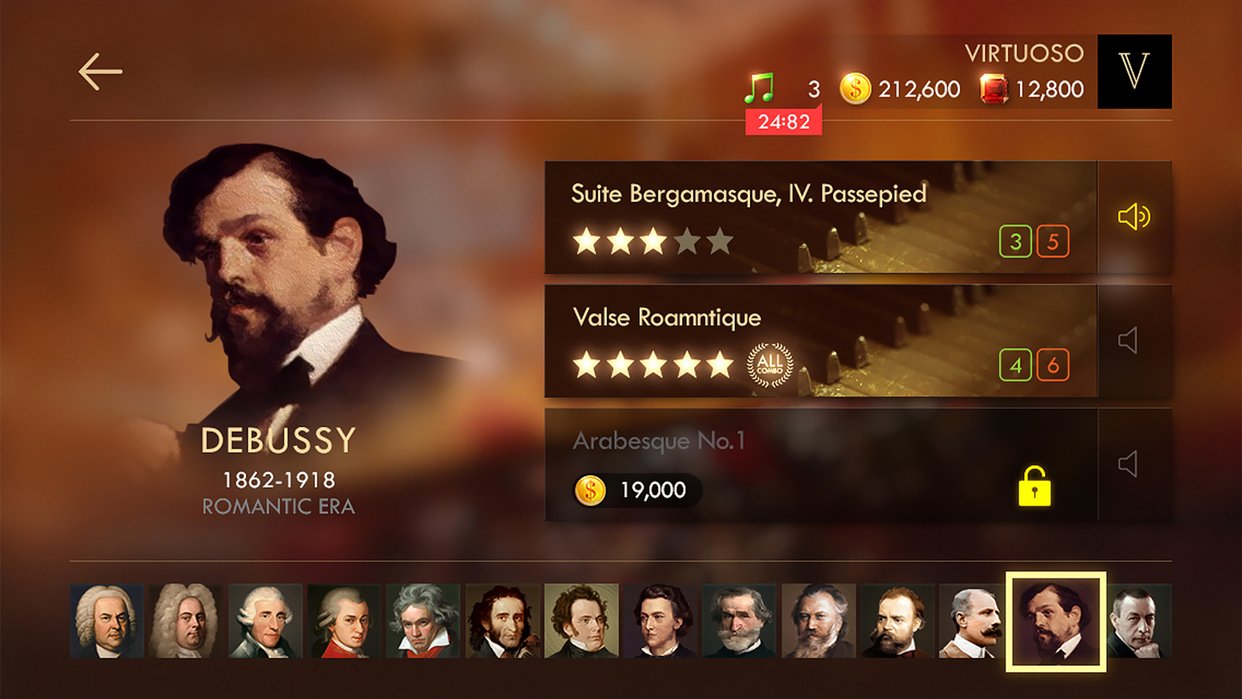Preview the Arabesque No.1 audio
The height and width of the screenshot is (699, 1242).
1134,464
